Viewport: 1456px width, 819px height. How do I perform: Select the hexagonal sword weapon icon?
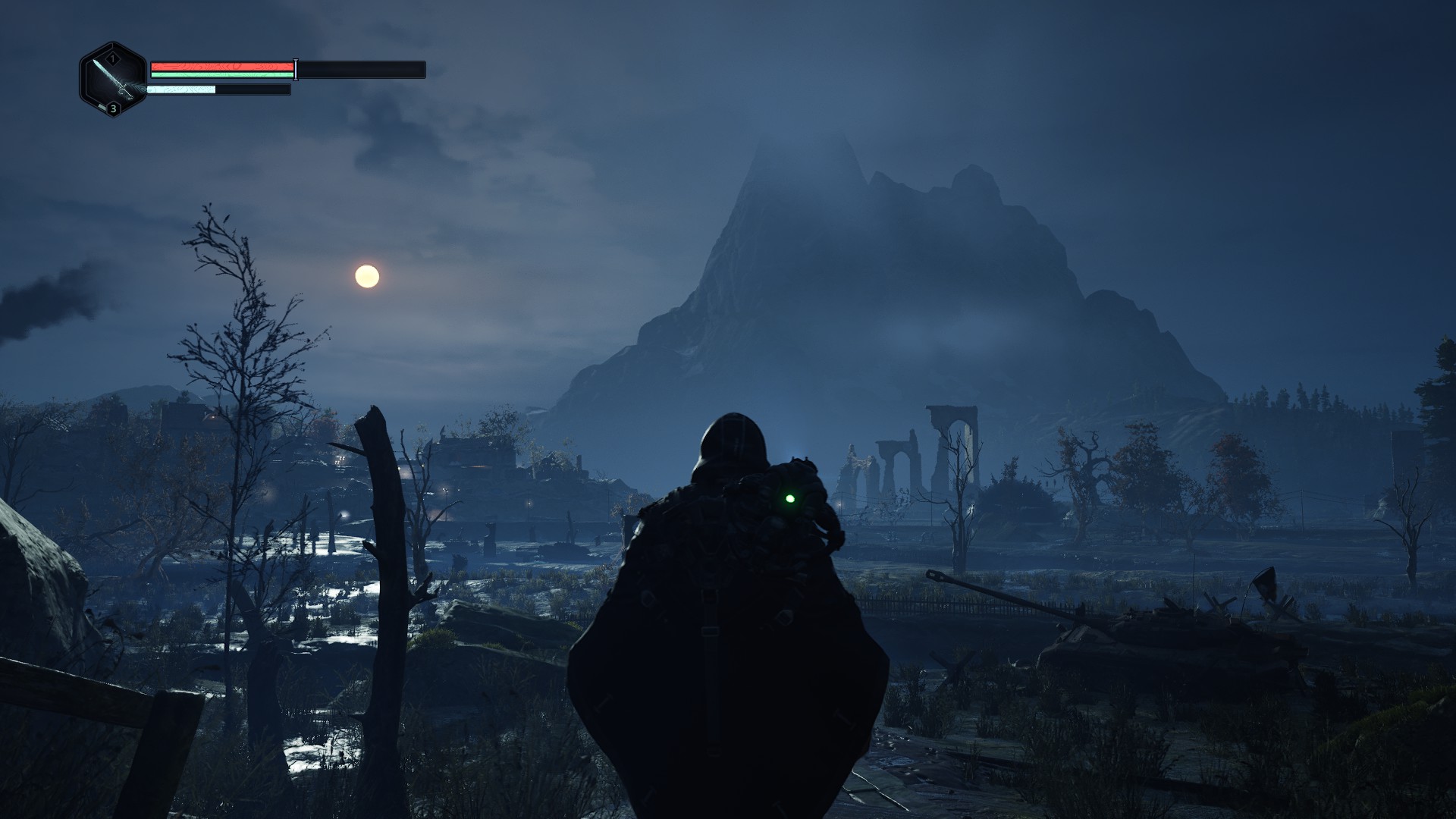[x=113, y=80]
